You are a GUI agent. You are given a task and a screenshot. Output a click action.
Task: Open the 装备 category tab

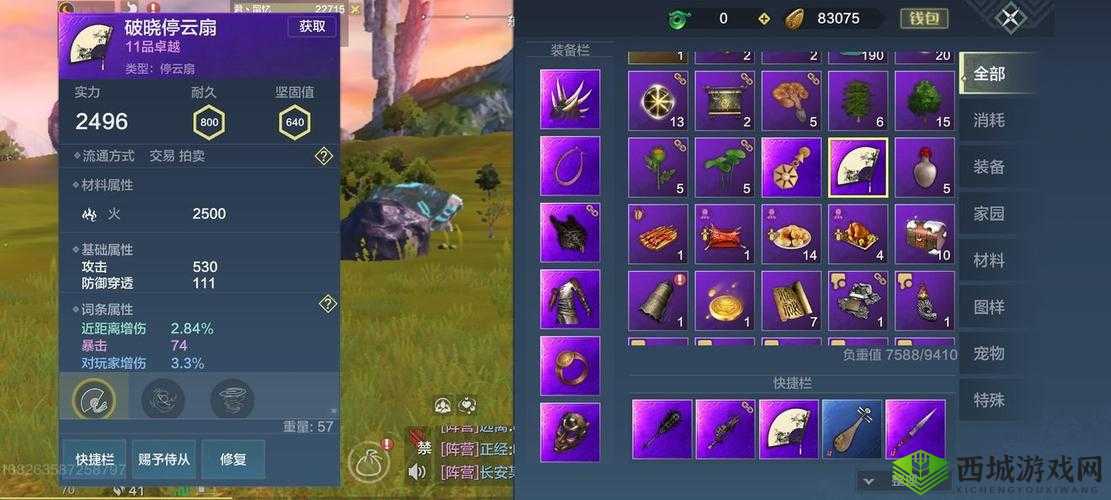pyautogui.click(x=989, y=167)
